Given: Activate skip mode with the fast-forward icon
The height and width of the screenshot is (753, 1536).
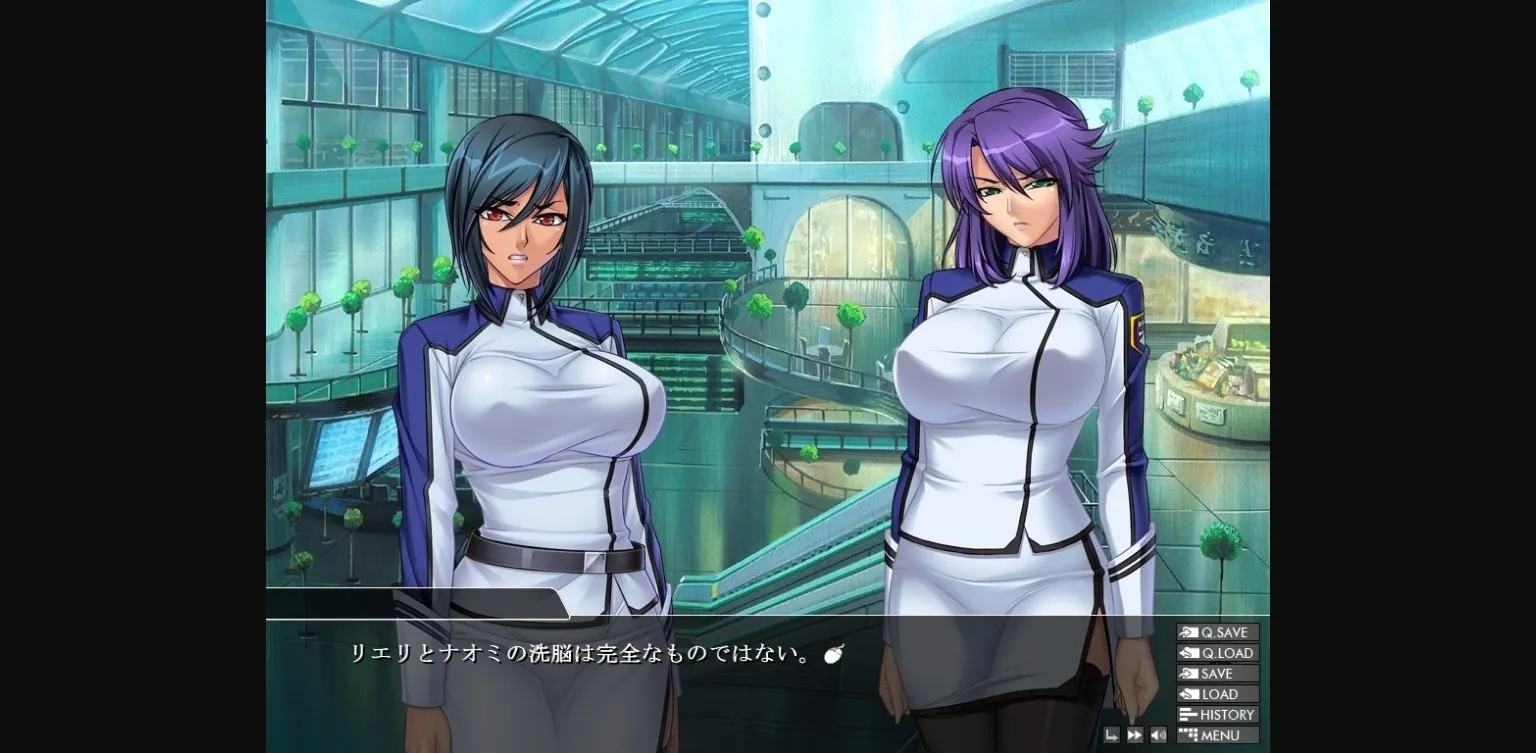Looking at the screenshot, I should [x=1135, y=735].
